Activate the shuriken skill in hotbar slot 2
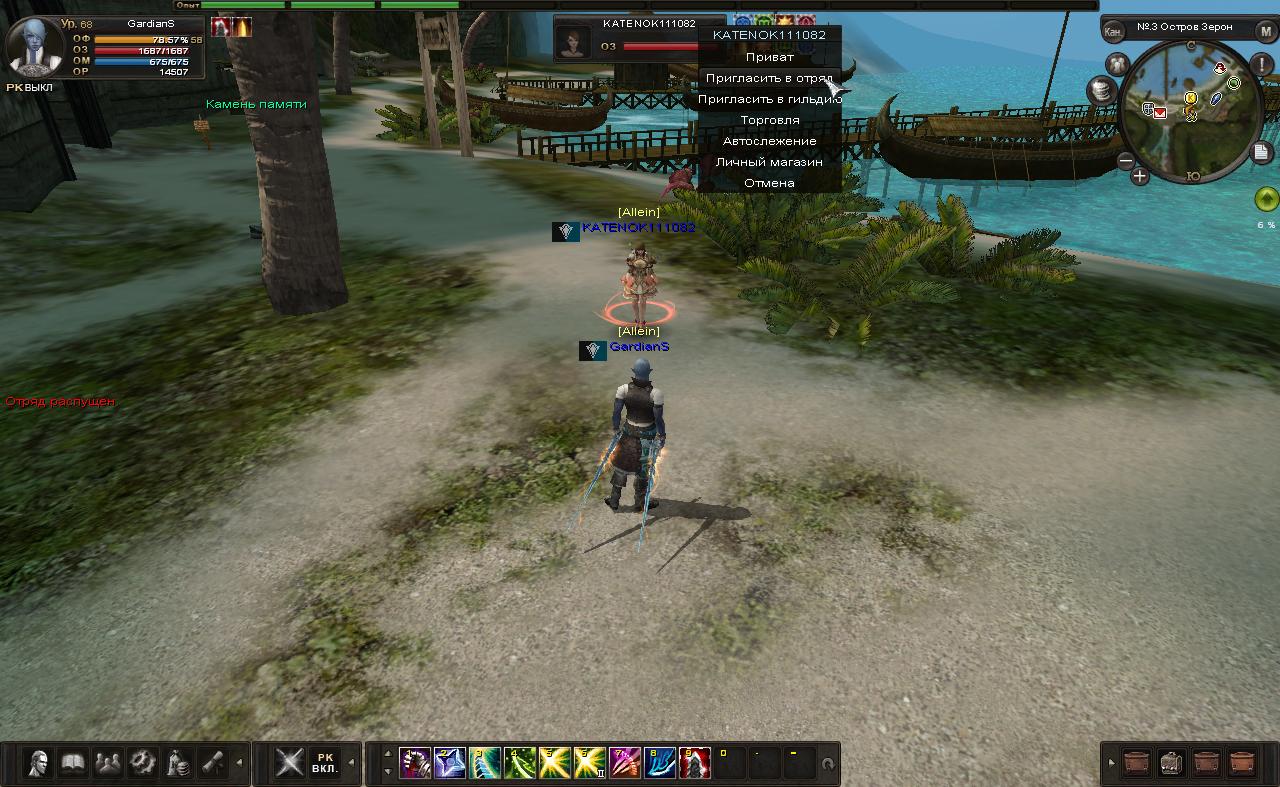This screenshot has height=787, width=1280. click(x=449, y=763)
